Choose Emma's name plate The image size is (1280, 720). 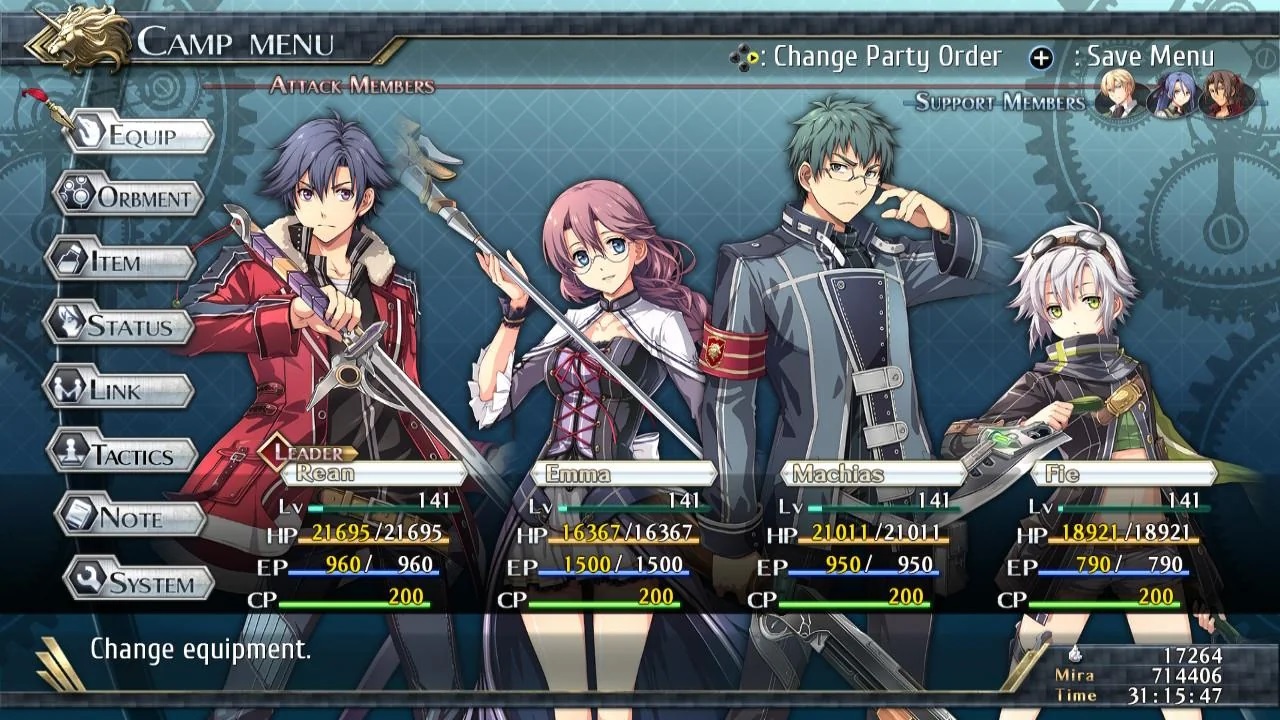coord(622,473)
